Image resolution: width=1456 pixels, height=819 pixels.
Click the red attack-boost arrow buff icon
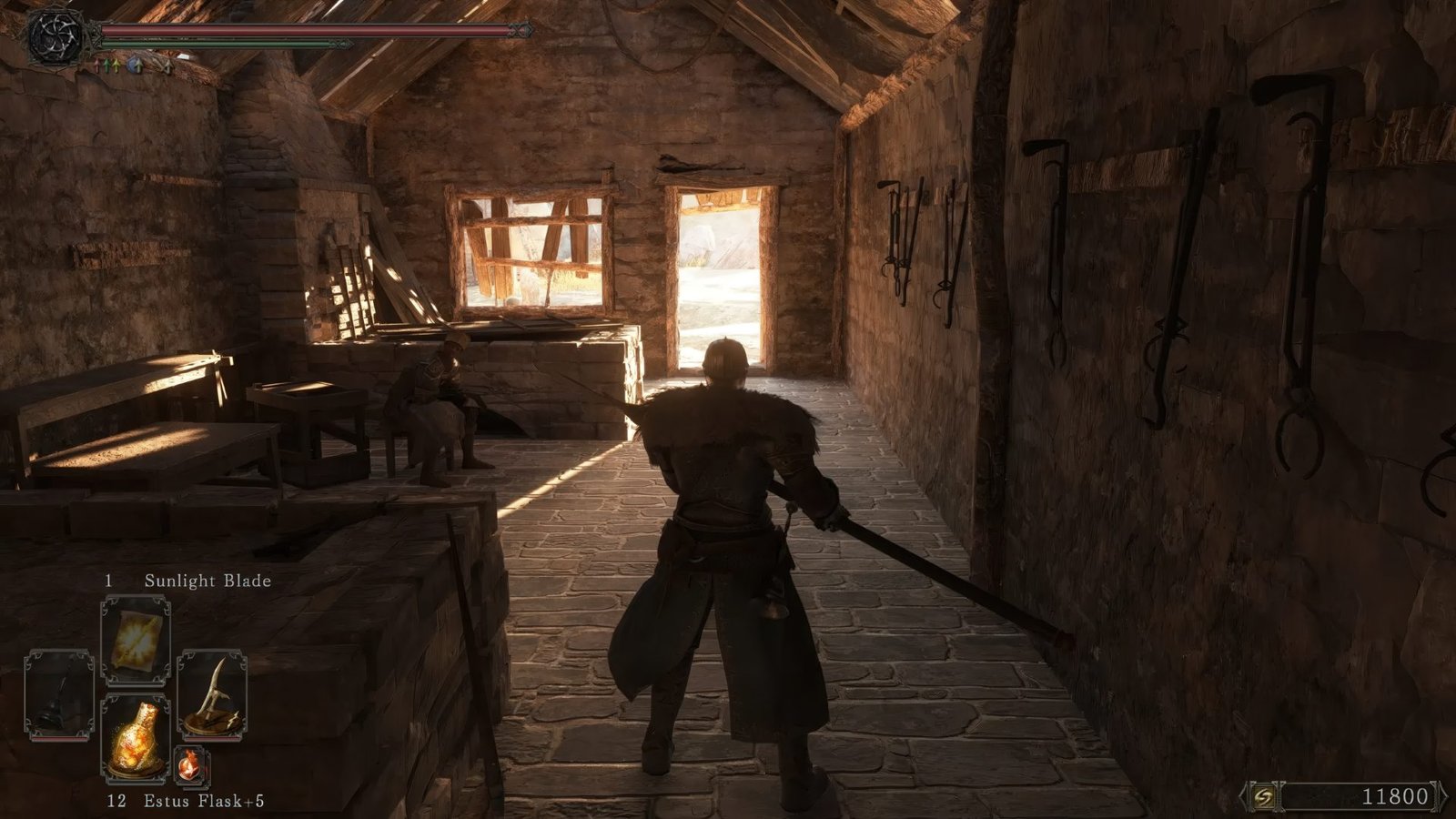(x=96, y=65)
